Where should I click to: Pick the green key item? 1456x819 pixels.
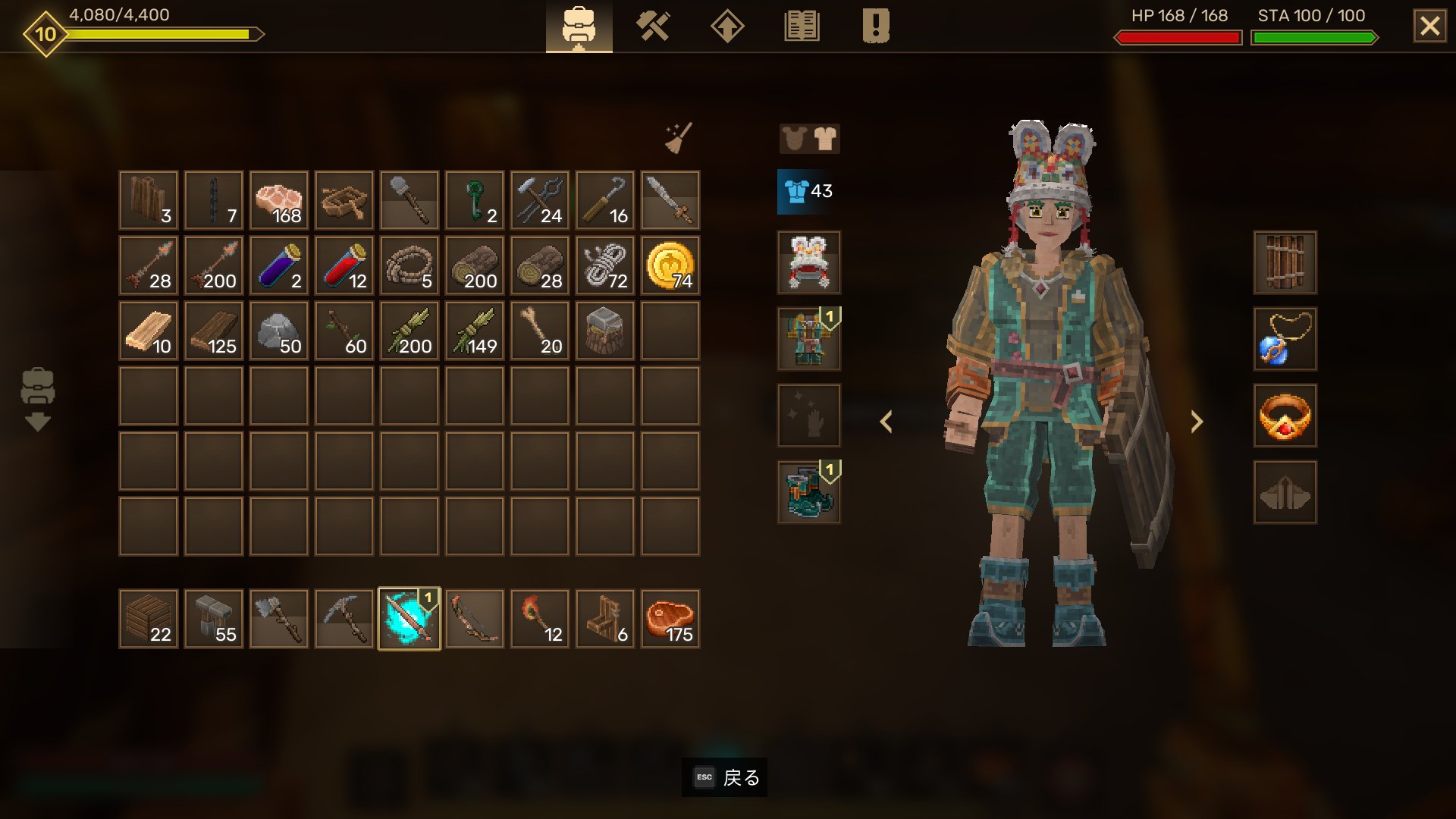click(x=475, y=200)
